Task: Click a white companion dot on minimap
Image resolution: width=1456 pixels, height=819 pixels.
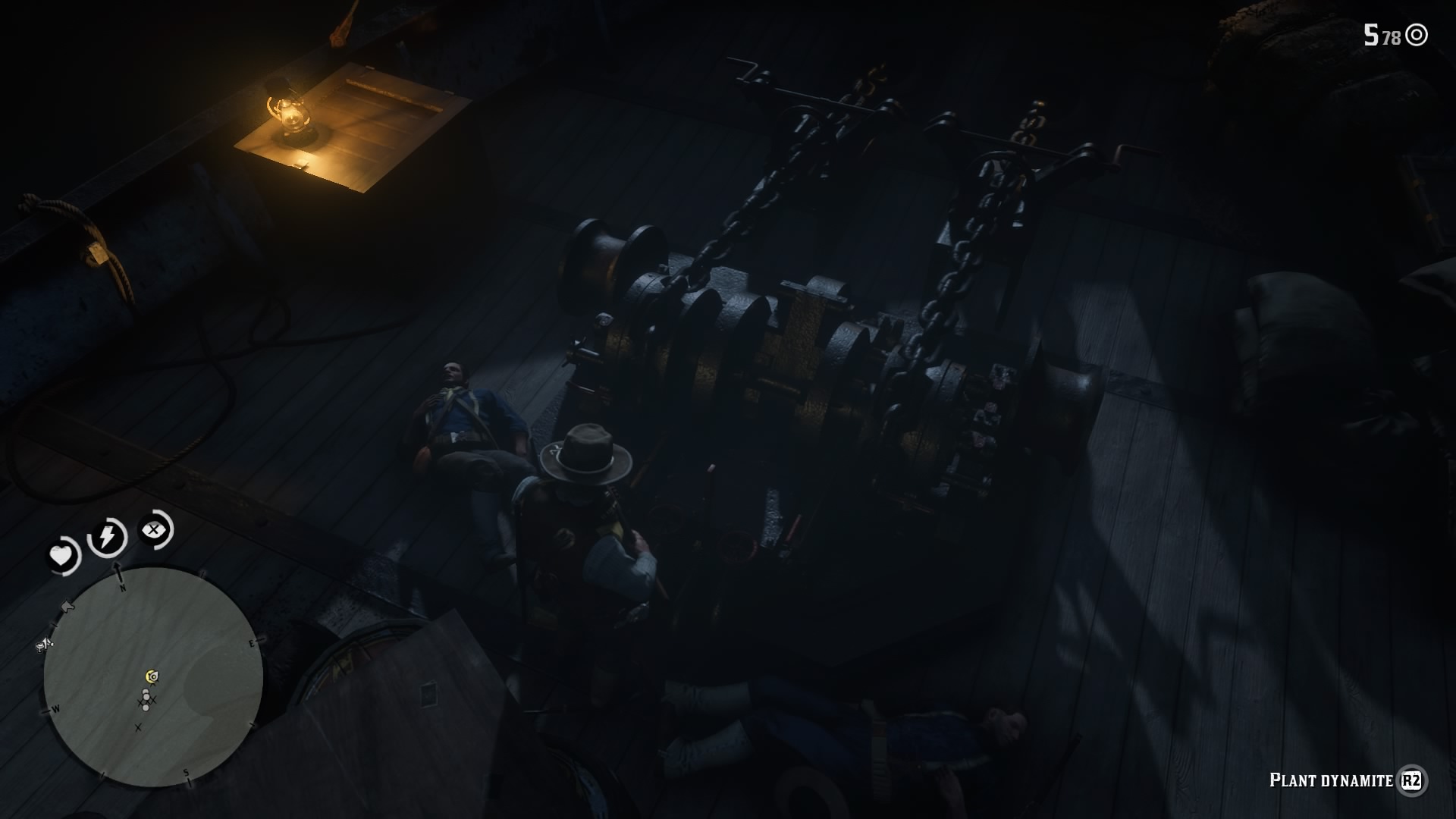Action: [146, 690]
